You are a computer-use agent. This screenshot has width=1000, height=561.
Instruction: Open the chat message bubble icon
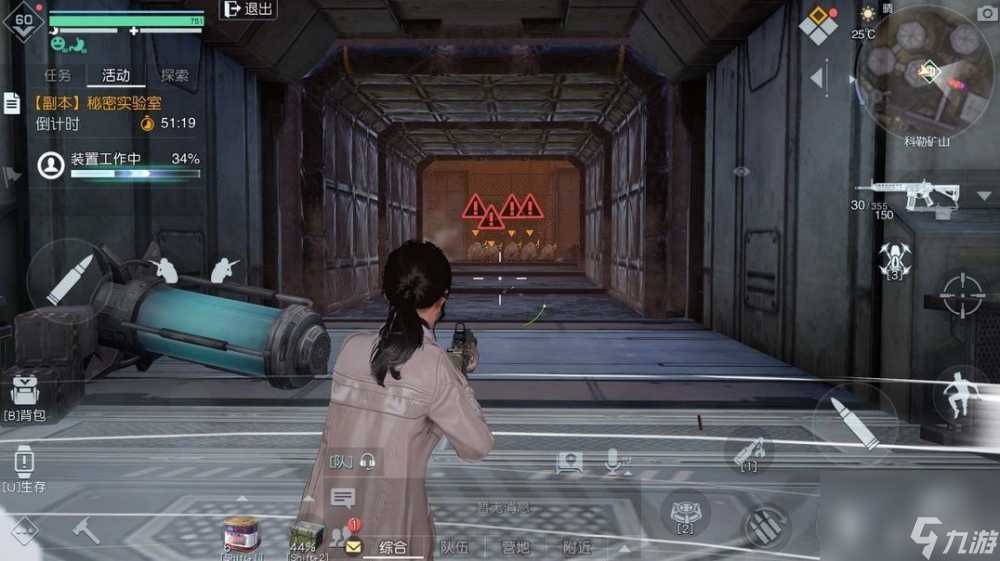coord(343,497)
